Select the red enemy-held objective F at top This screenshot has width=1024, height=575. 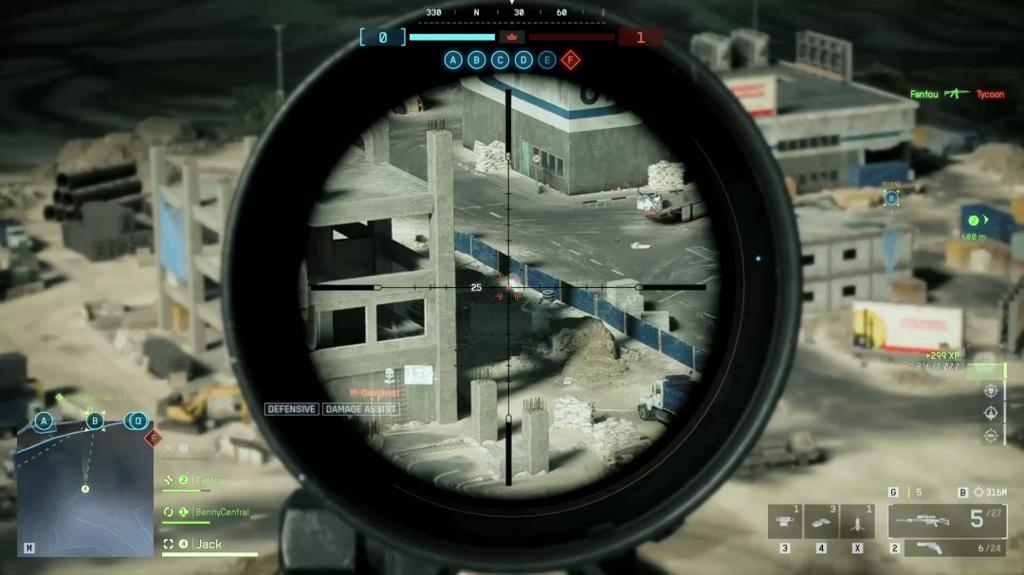point(571,60)
